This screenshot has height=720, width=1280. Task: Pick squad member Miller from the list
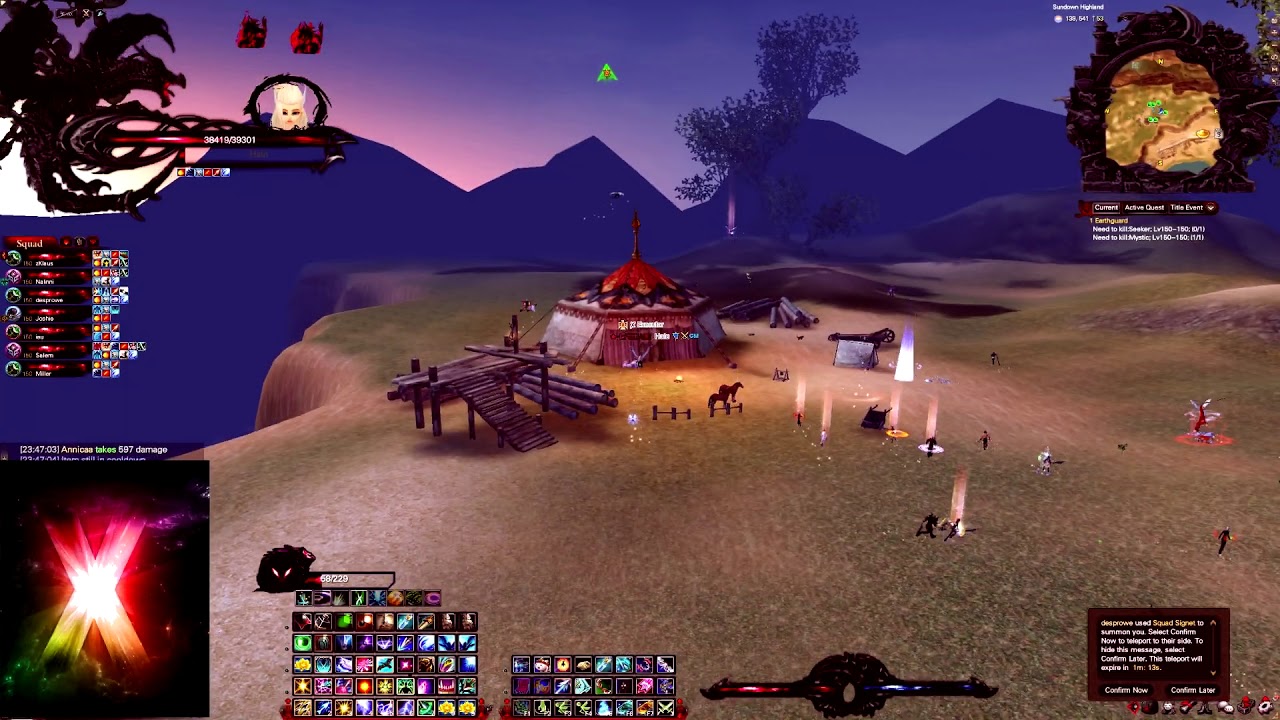[44, 373]
